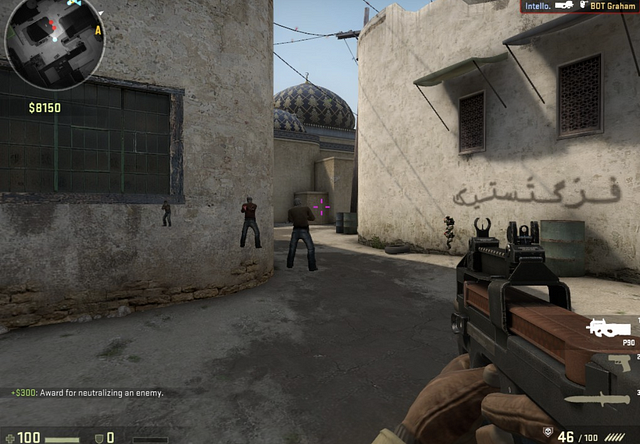640x444 pixels.
Task: Choose the knife icon in weapon list
Action: click(x=598, y=400)
